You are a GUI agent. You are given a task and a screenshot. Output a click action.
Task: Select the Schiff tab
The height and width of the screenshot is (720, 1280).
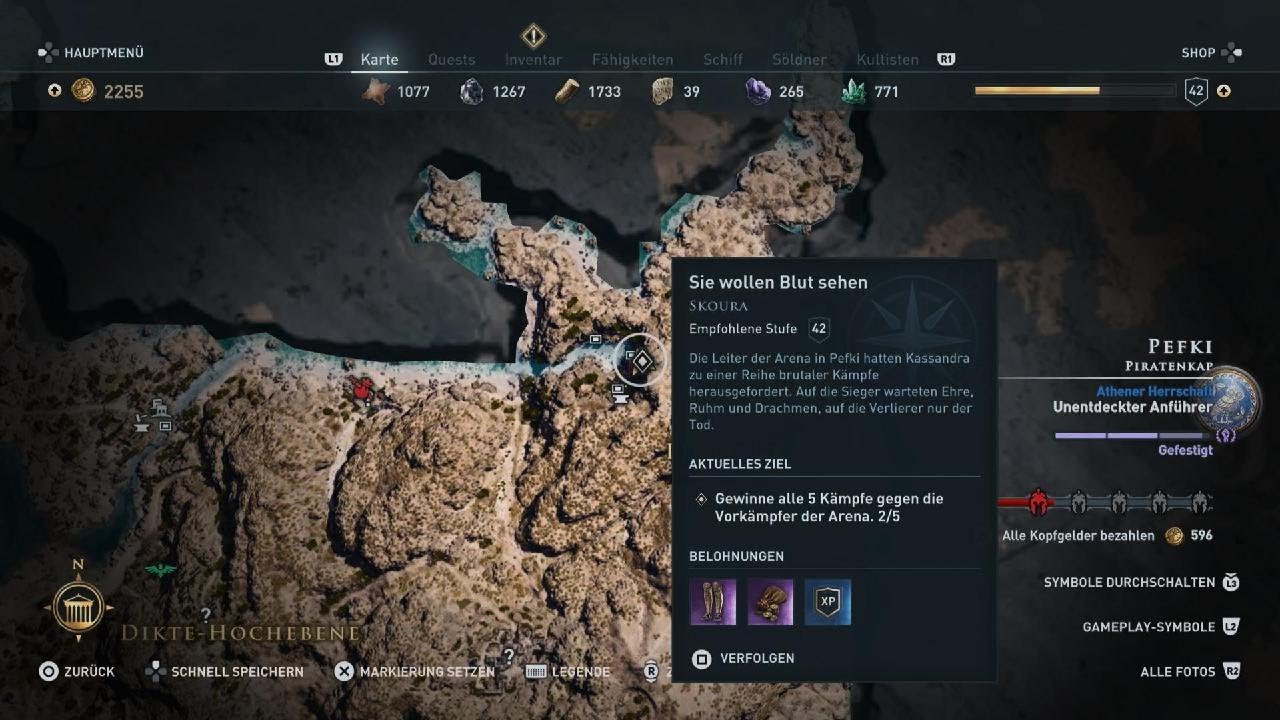pyautogui.click(x=722, y=60)
